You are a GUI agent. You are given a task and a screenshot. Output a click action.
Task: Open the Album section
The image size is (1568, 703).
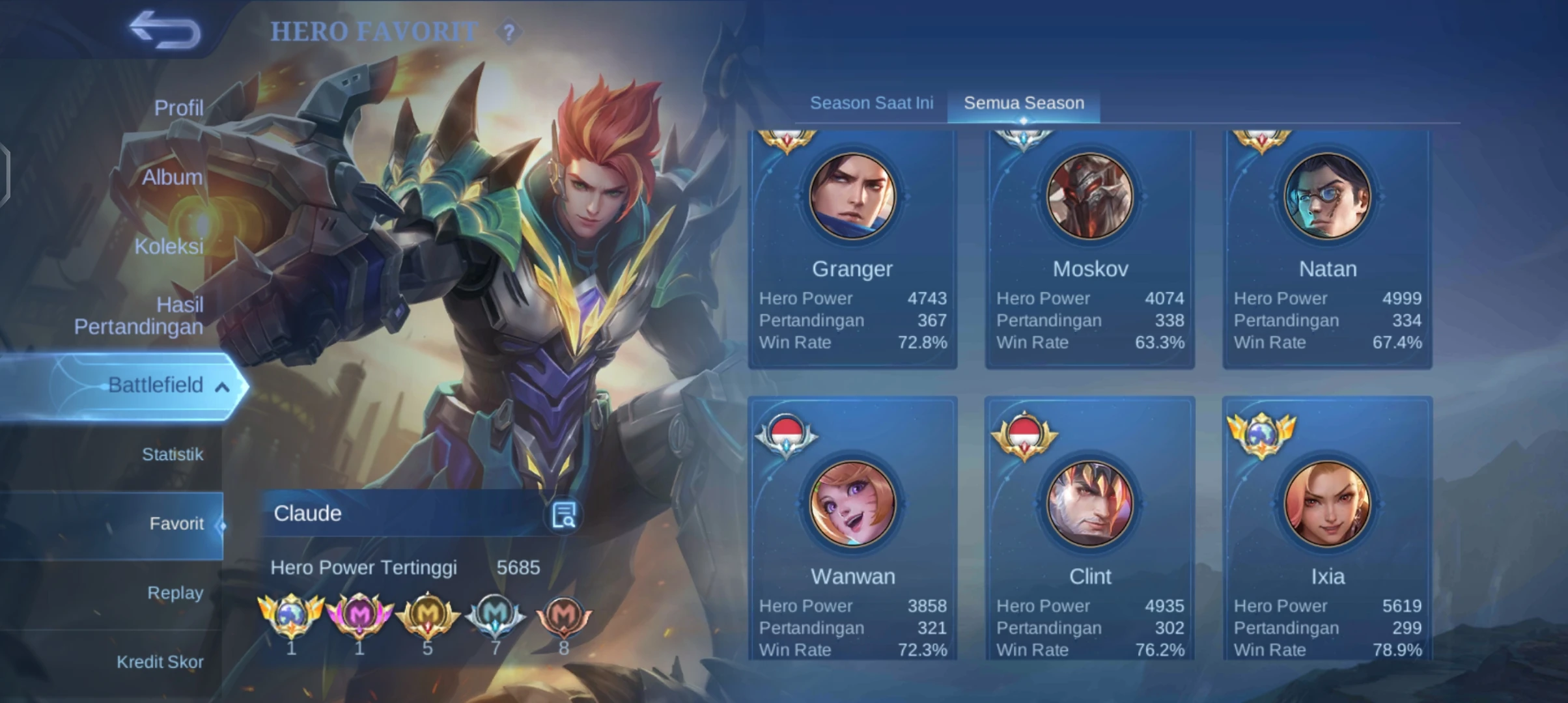click(x=172, y=177)
